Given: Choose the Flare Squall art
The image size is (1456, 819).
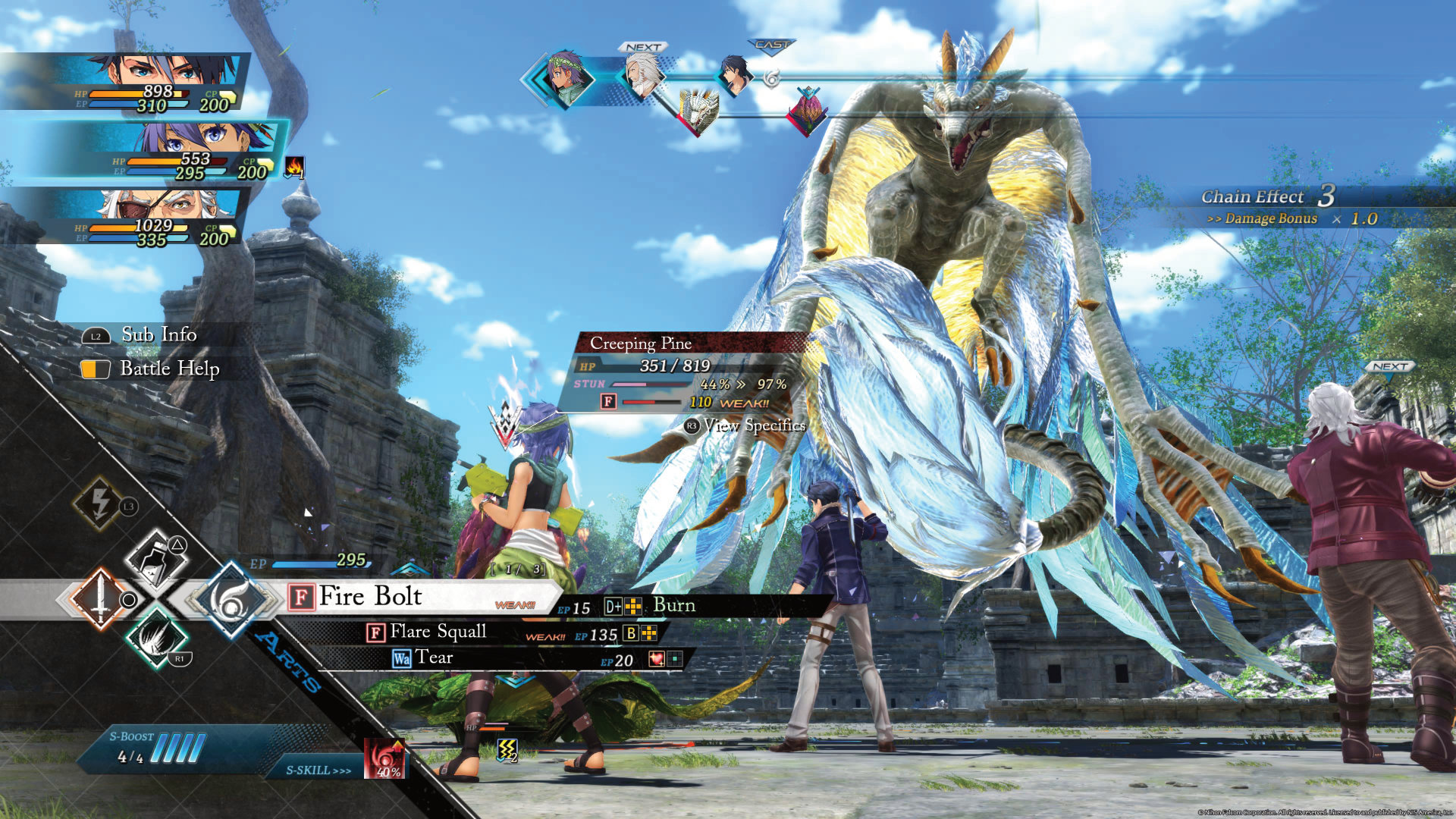Looking at the screenshot, I should (438, 632).
